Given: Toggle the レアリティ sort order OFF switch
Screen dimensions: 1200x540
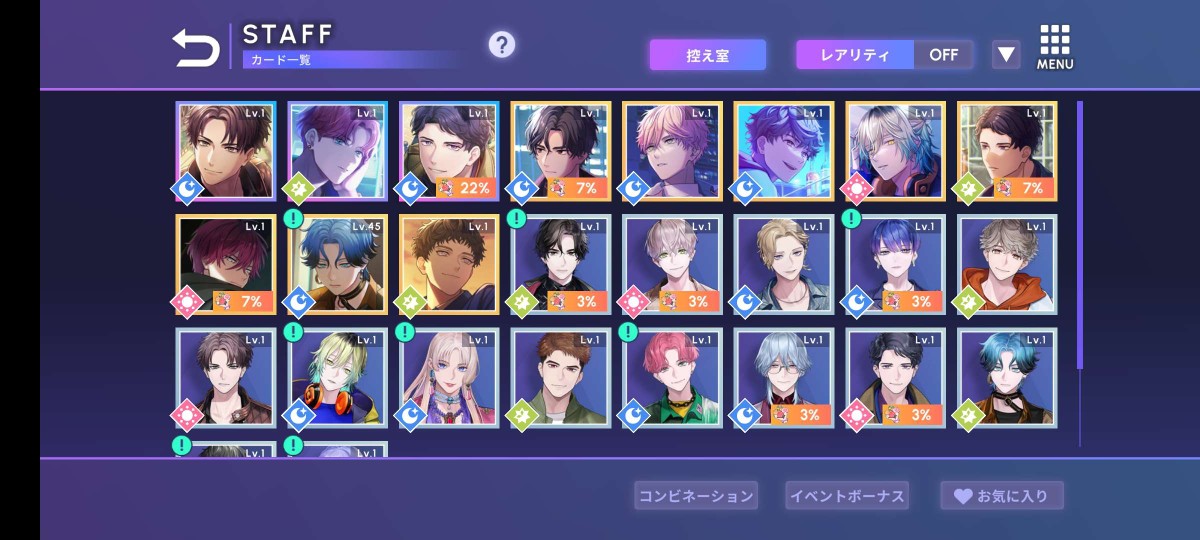Looking at the screenshot, I should [x=943, y=55].
